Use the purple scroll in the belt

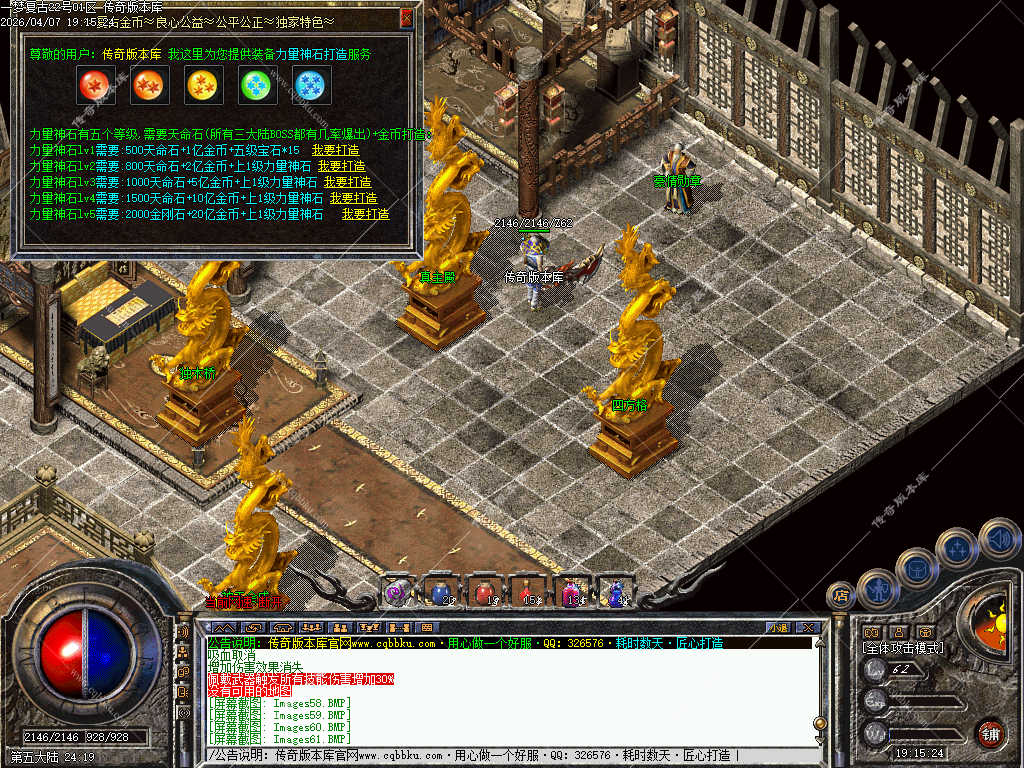click(398, 592)
